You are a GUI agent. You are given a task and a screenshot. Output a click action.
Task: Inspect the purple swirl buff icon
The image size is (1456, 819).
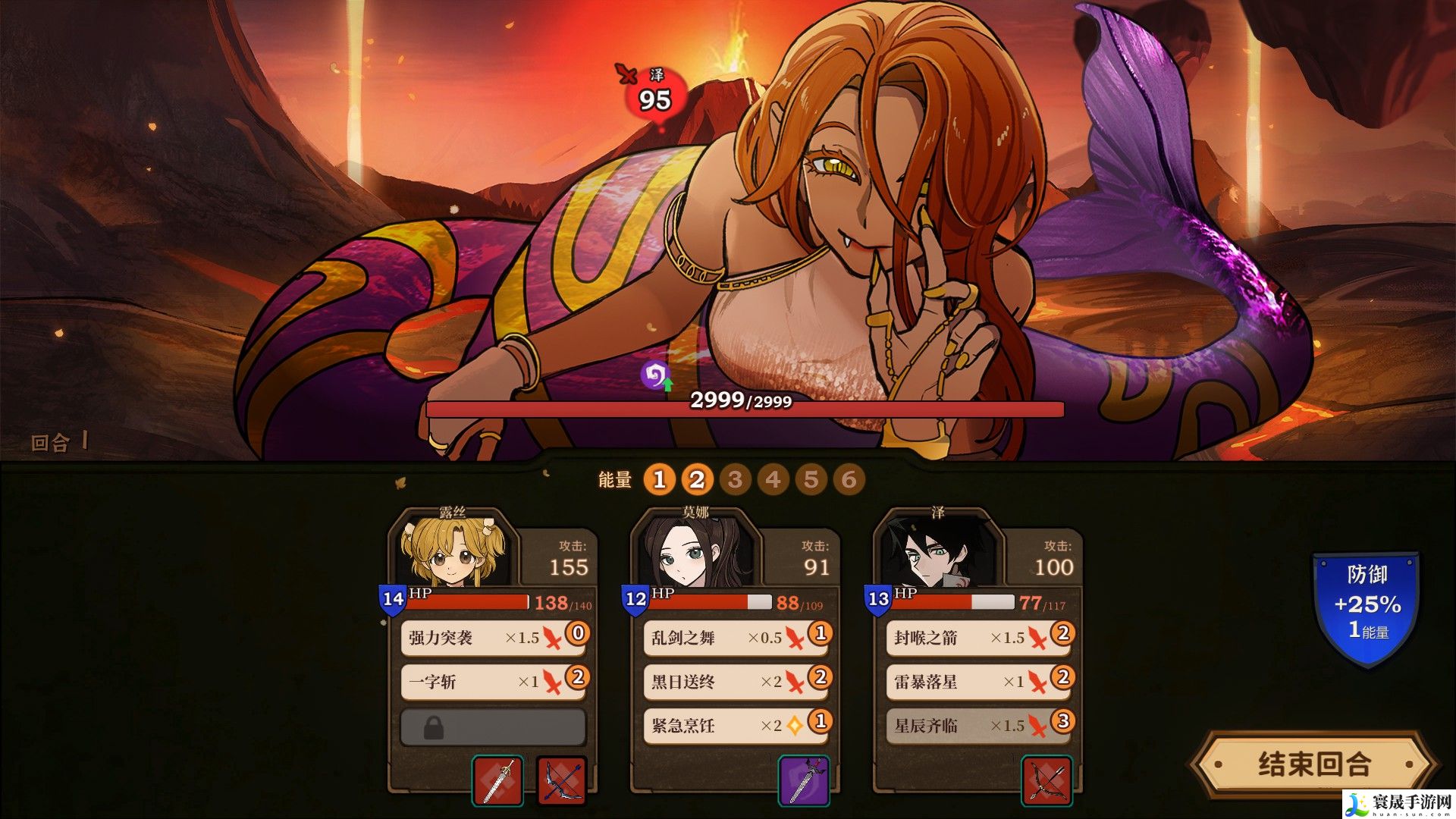coord(656,375)
